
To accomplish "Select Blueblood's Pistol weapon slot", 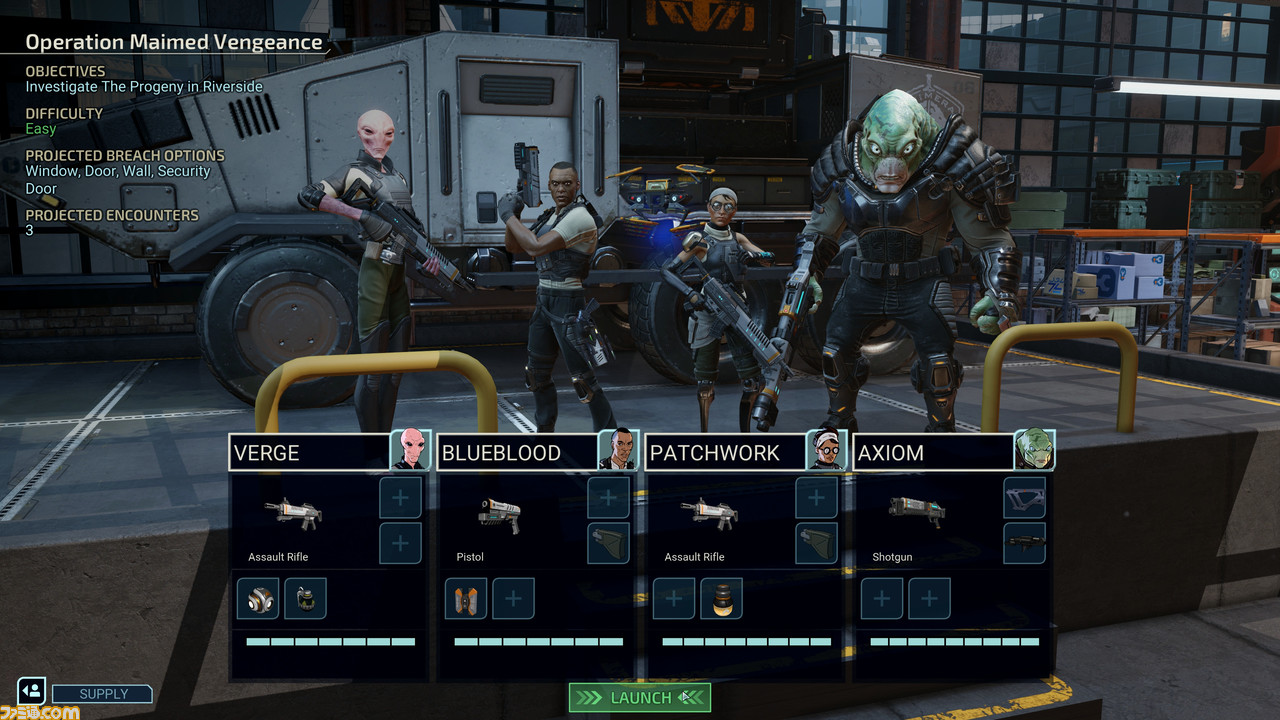I will (500, 514).
